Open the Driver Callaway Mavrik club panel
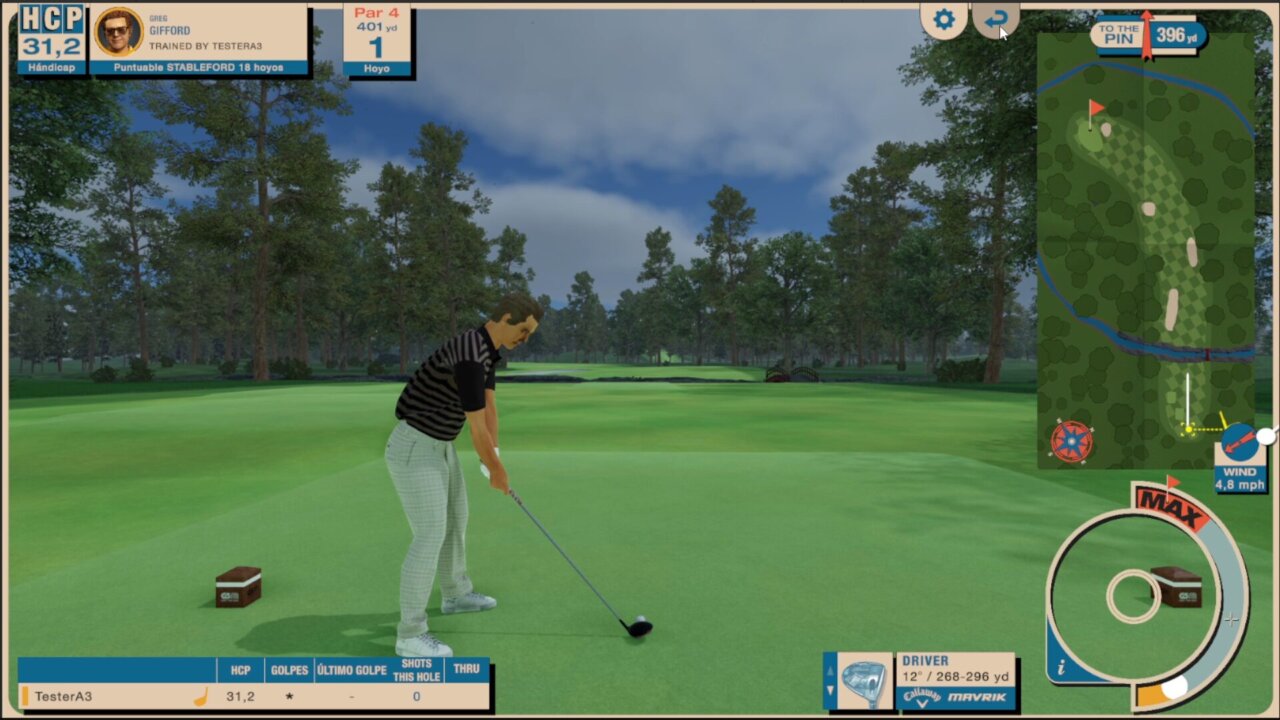1280x720 pixels. click(956, 681)
